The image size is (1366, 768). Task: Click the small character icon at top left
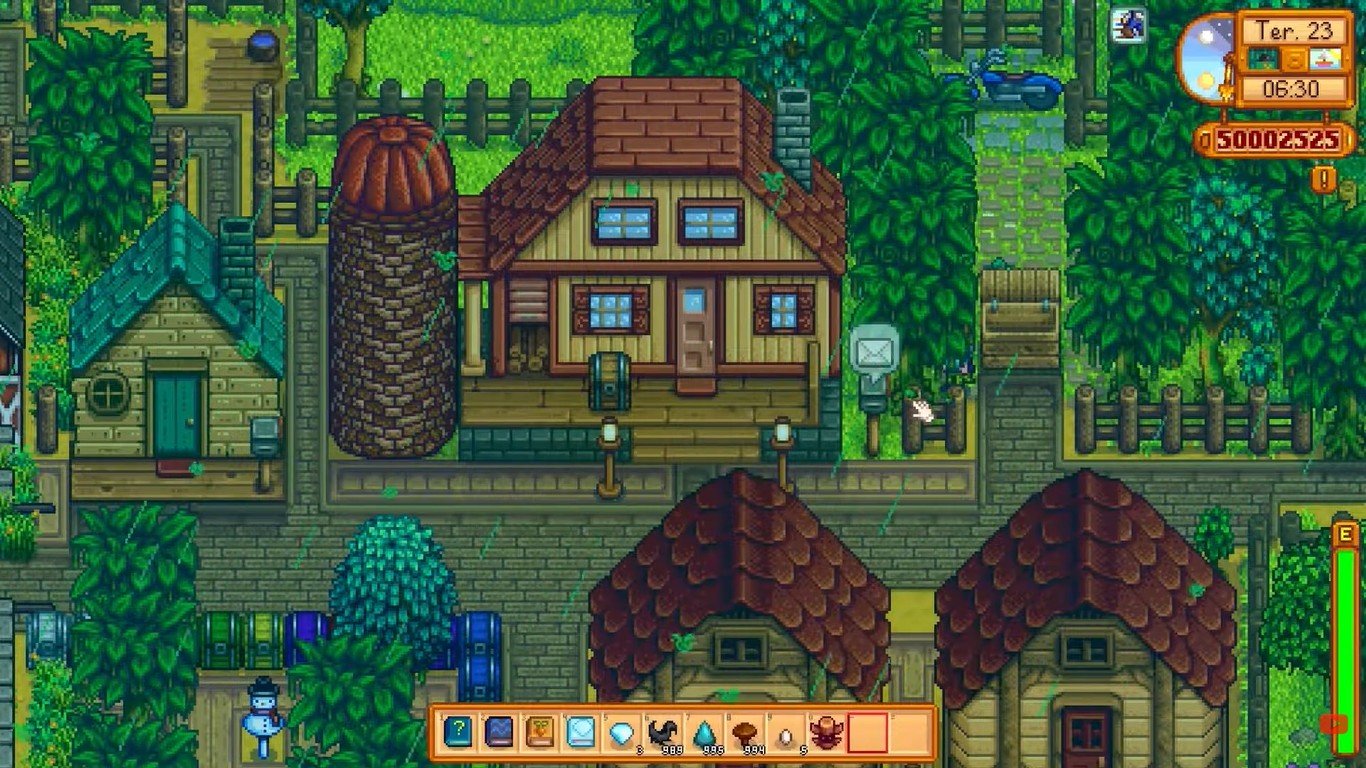[1129, 26]
